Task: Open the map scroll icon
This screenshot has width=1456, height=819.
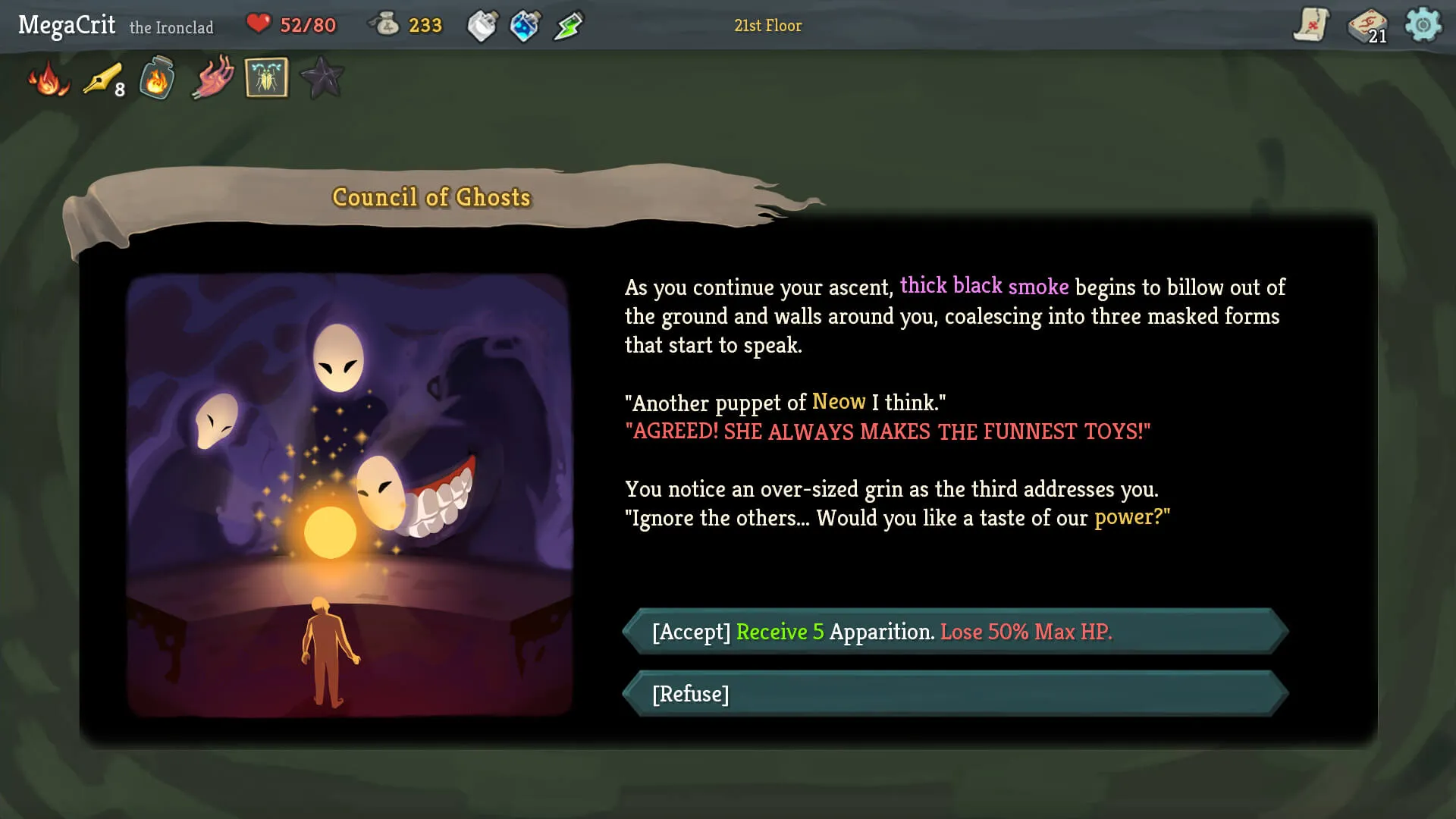Action: (1310, 25)
